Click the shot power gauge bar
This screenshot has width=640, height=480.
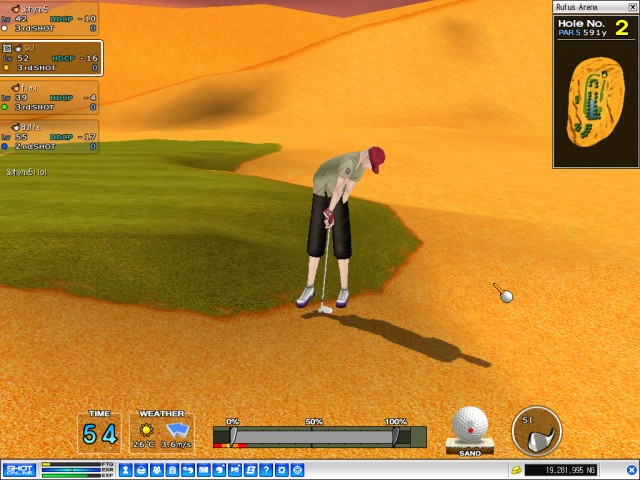pyautogui.click(x=314, y=437)
